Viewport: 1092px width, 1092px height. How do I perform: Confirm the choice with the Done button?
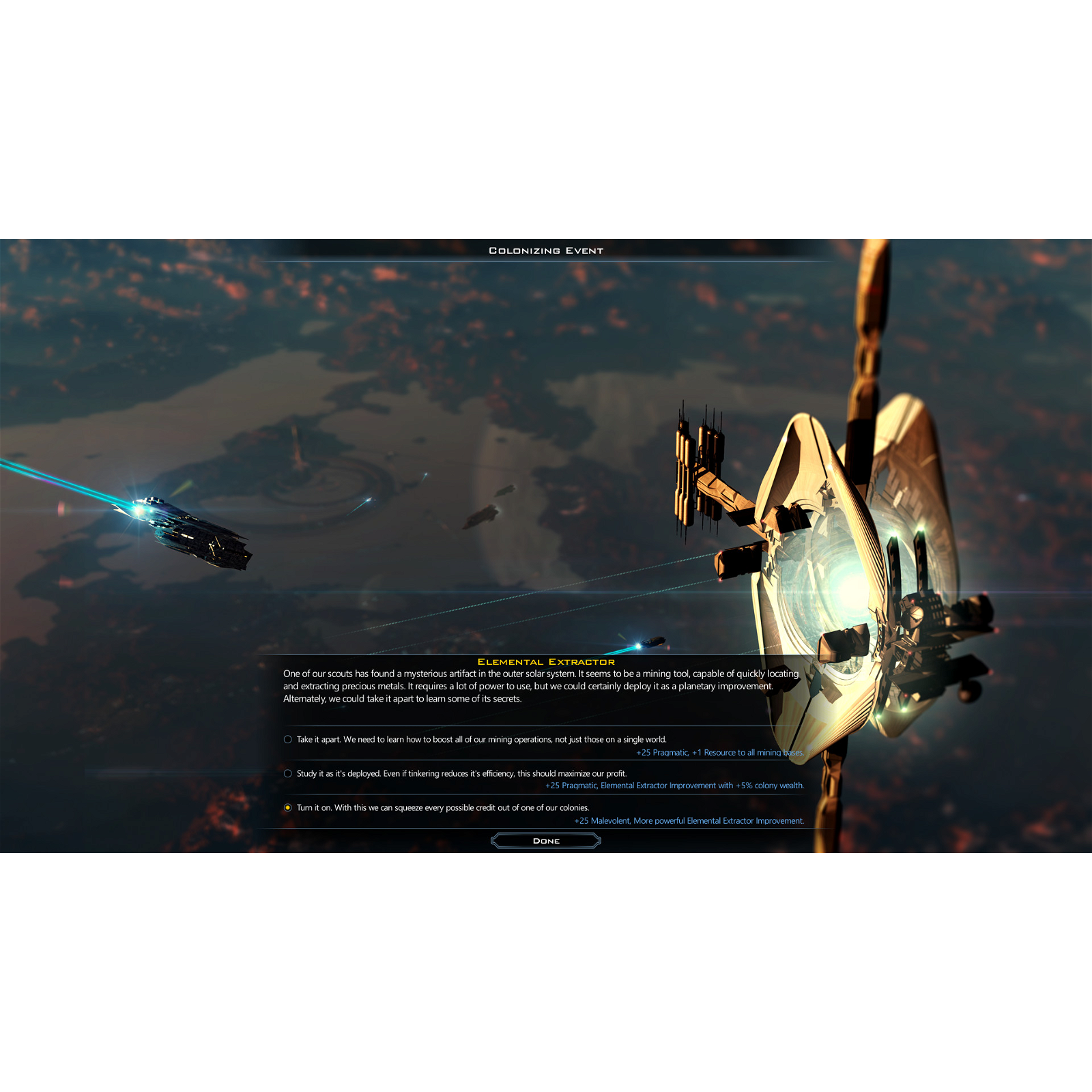tap(546, 841)
